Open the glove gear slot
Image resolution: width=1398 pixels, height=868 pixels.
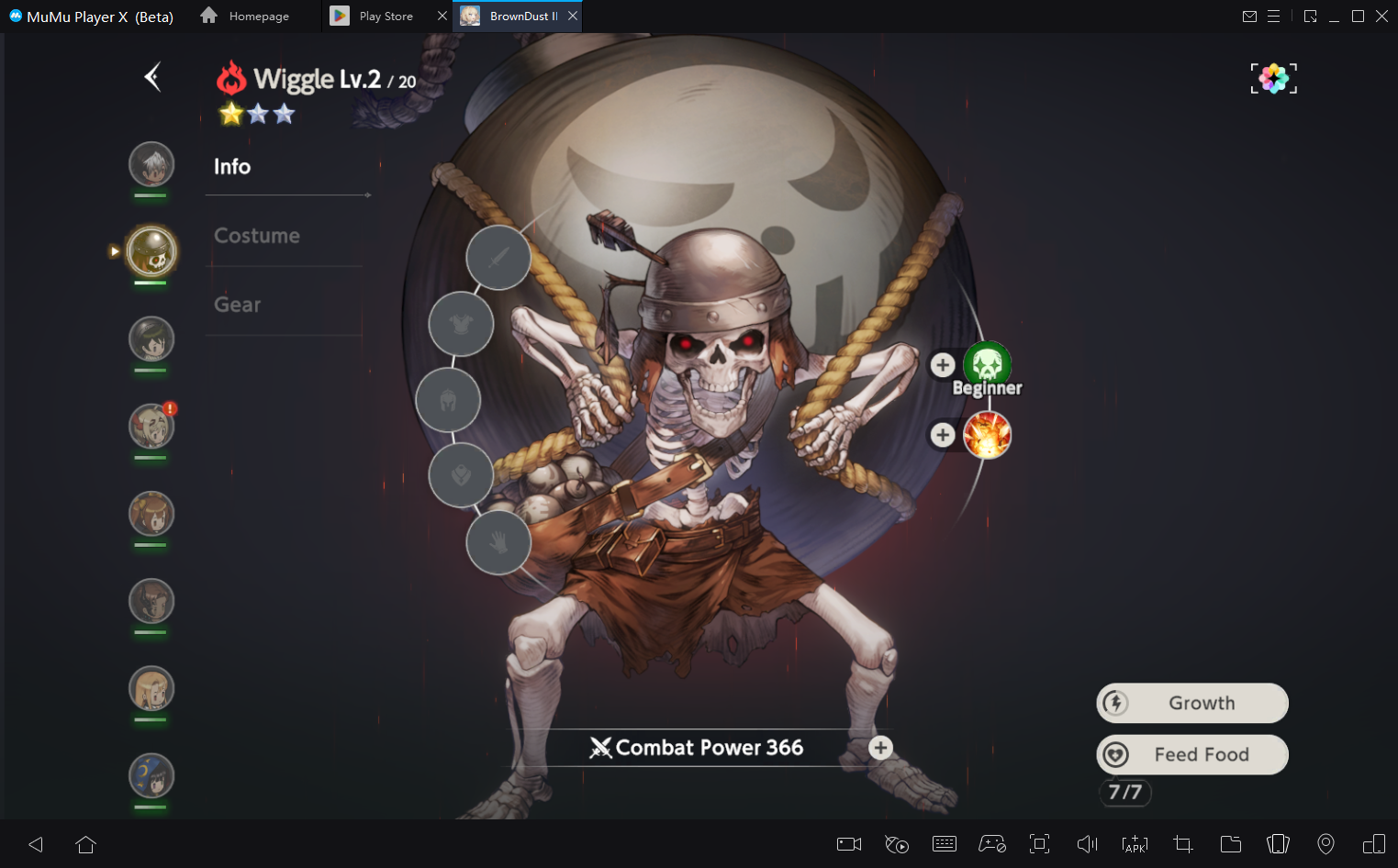(x=498, y=543)
